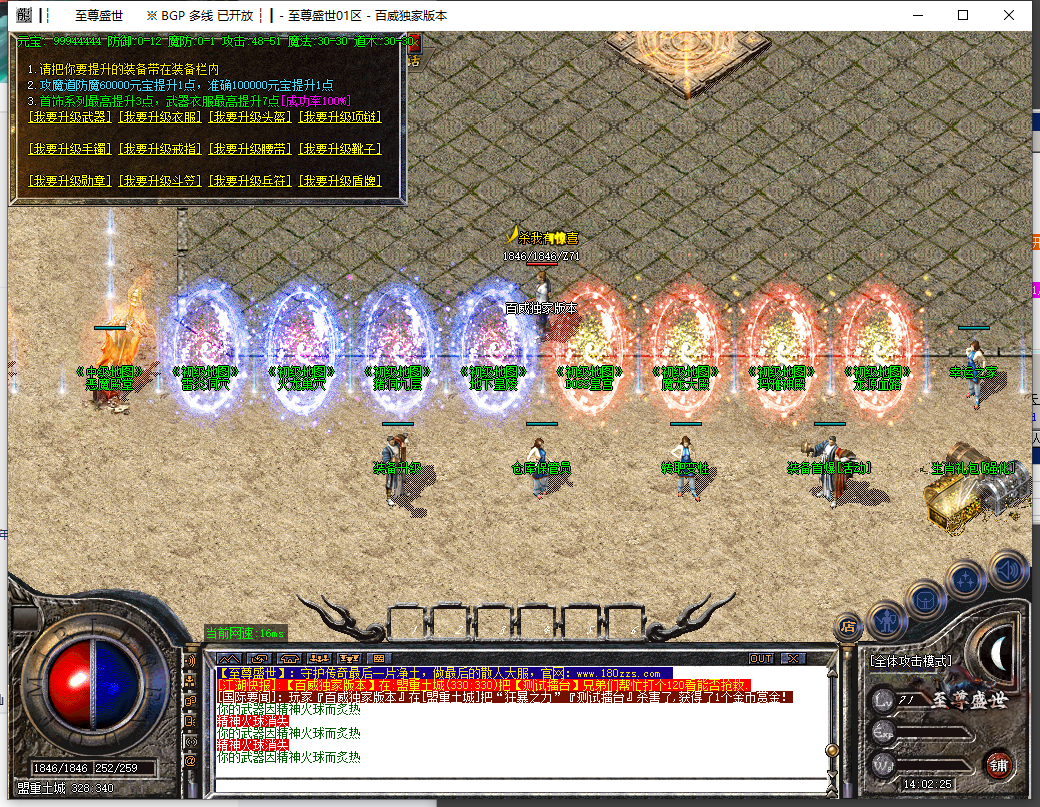The width and height of the screenshot is (1040, 807).
Task: Click the 我要升级斗笠 upgrade link
Action: [x=161, y=181]
